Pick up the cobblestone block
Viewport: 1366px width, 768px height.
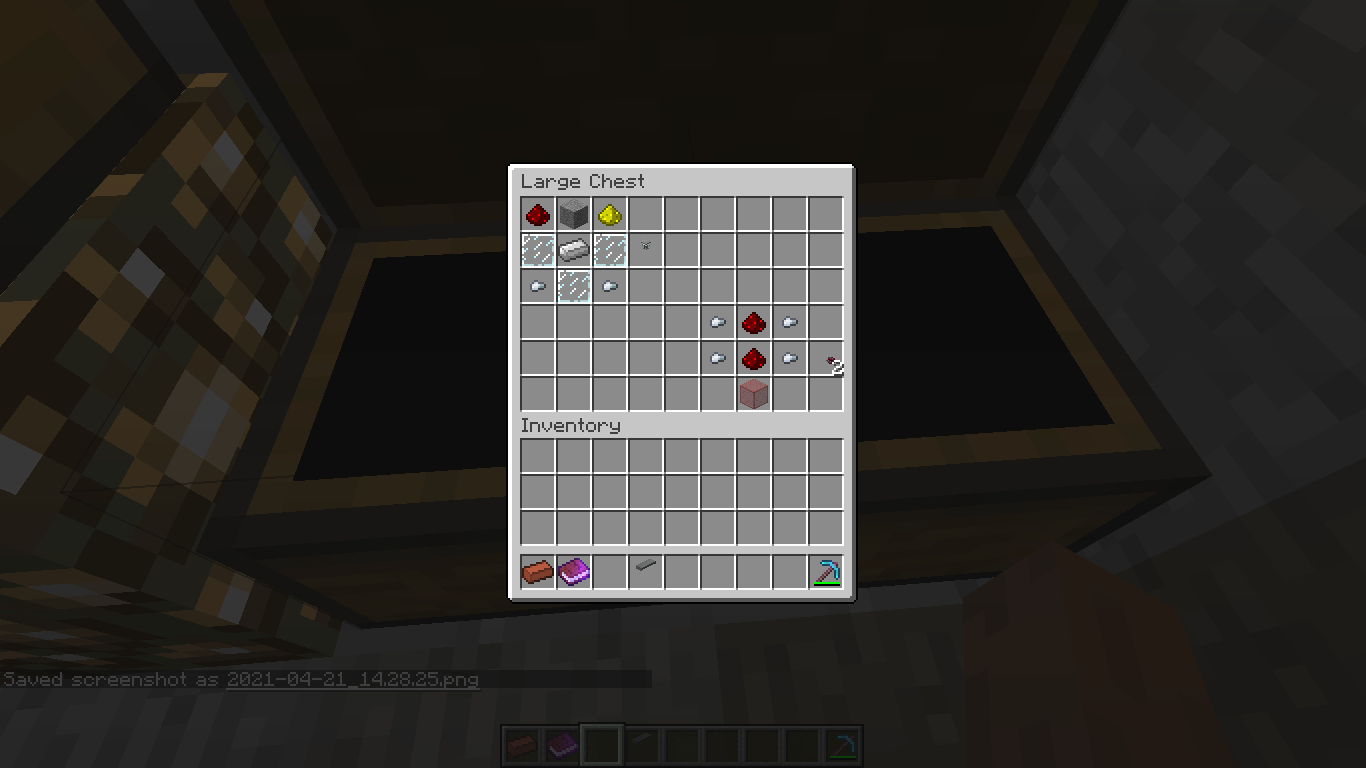point(574,214)
